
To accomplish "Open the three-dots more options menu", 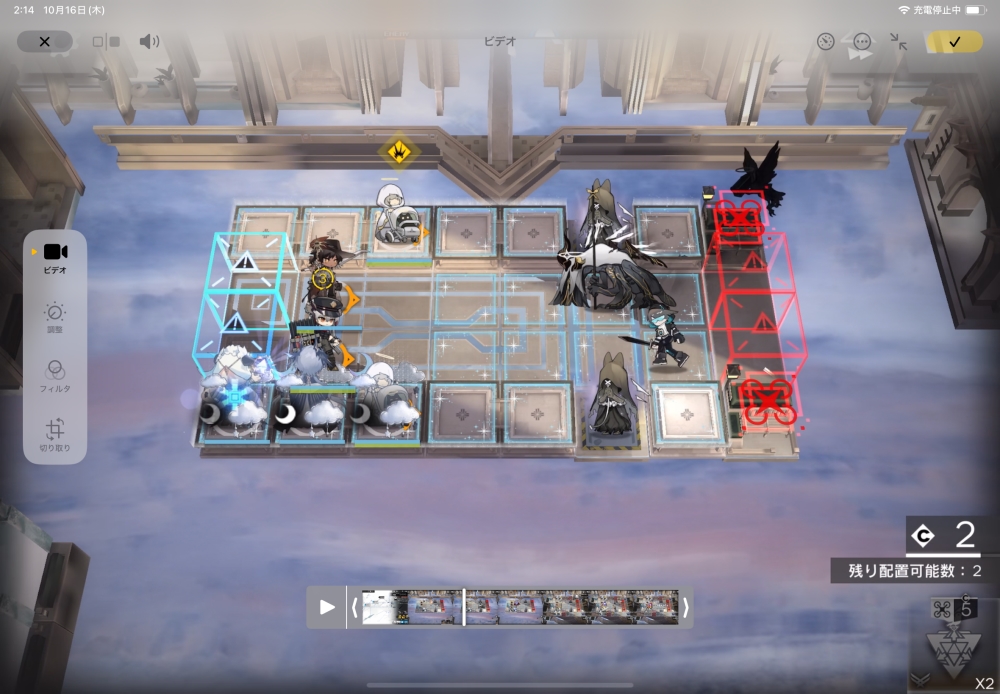I will pos(862,42).
